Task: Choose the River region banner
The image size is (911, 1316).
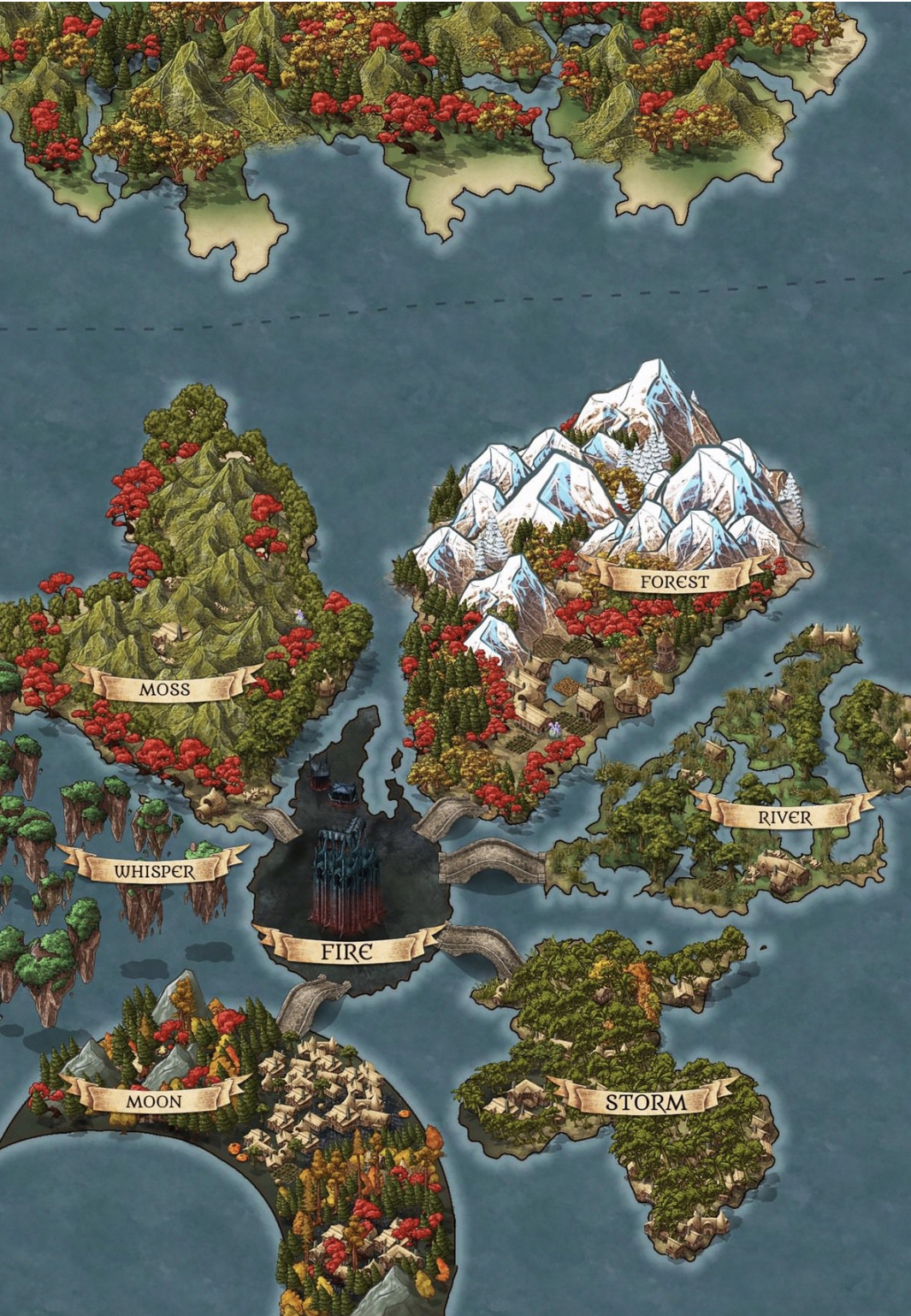Action: (784, 817)
